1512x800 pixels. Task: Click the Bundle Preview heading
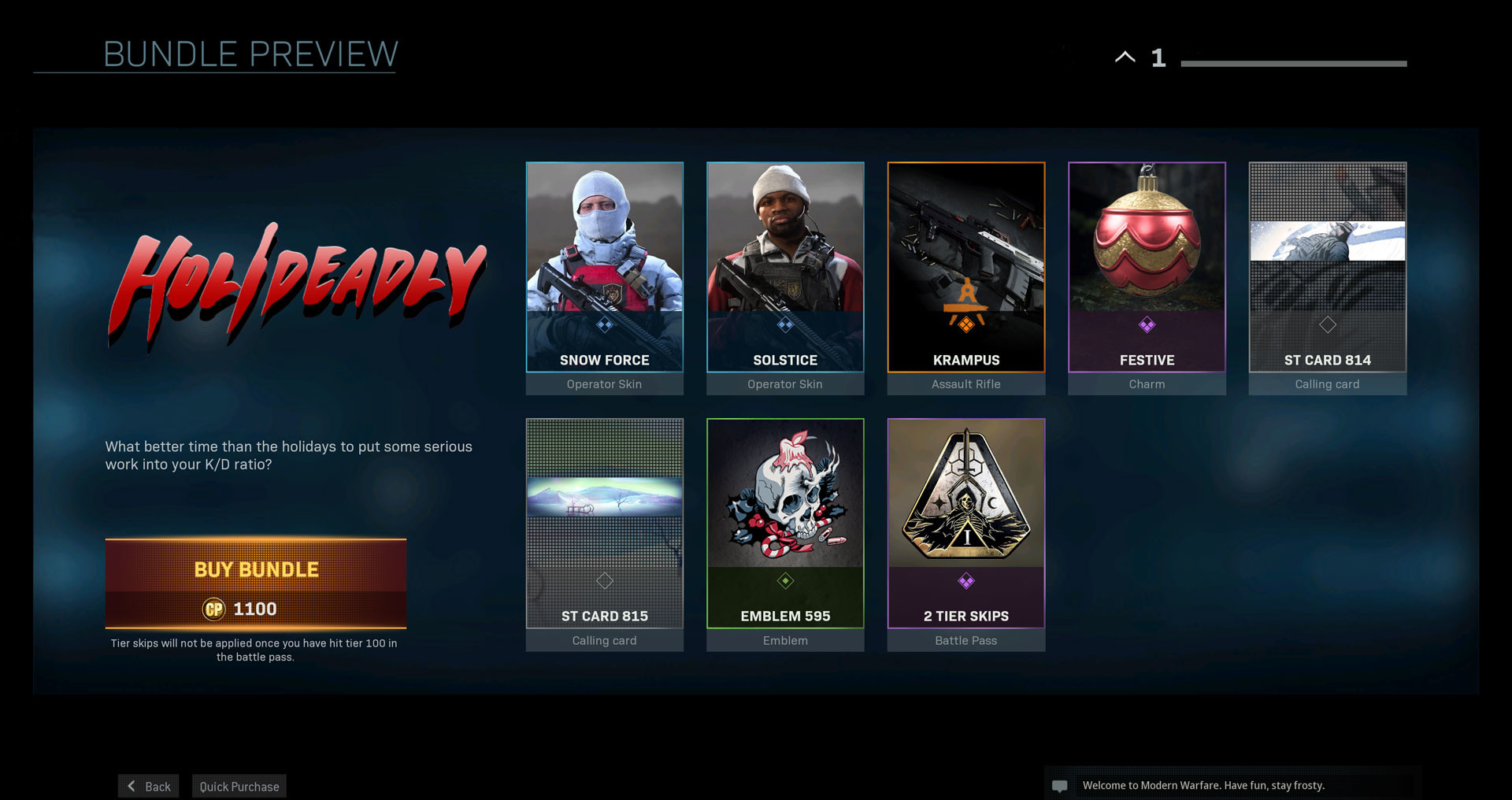(x=250, y=54)
